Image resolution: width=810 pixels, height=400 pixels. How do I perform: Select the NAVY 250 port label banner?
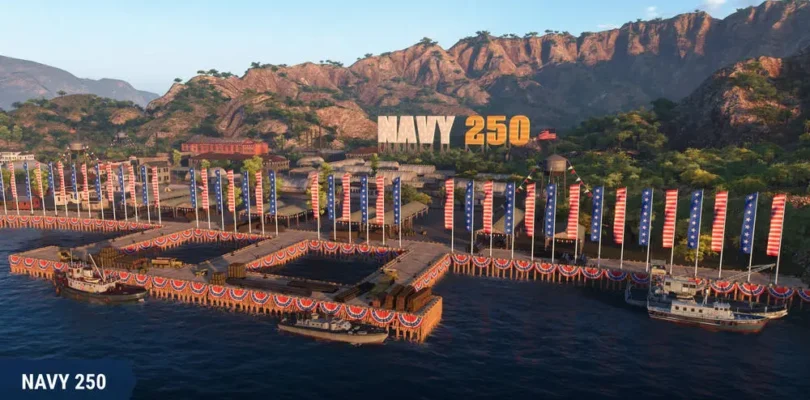pyautogui.click(x=64, y=381)
